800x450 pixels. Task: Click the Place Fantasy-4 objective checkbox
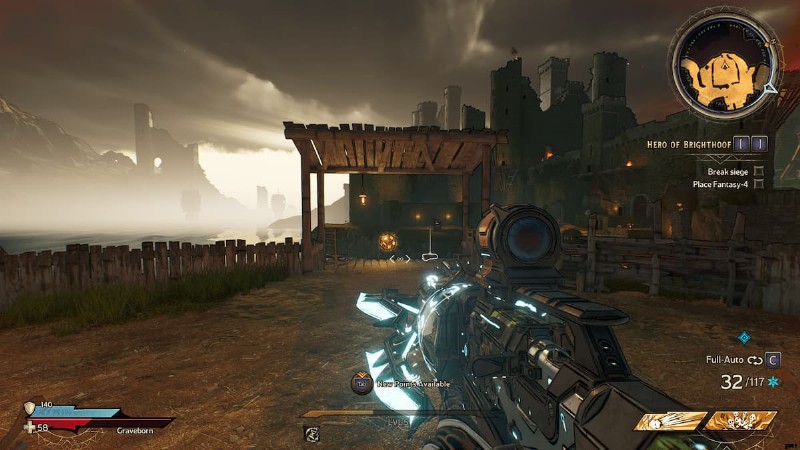[759, 184]
